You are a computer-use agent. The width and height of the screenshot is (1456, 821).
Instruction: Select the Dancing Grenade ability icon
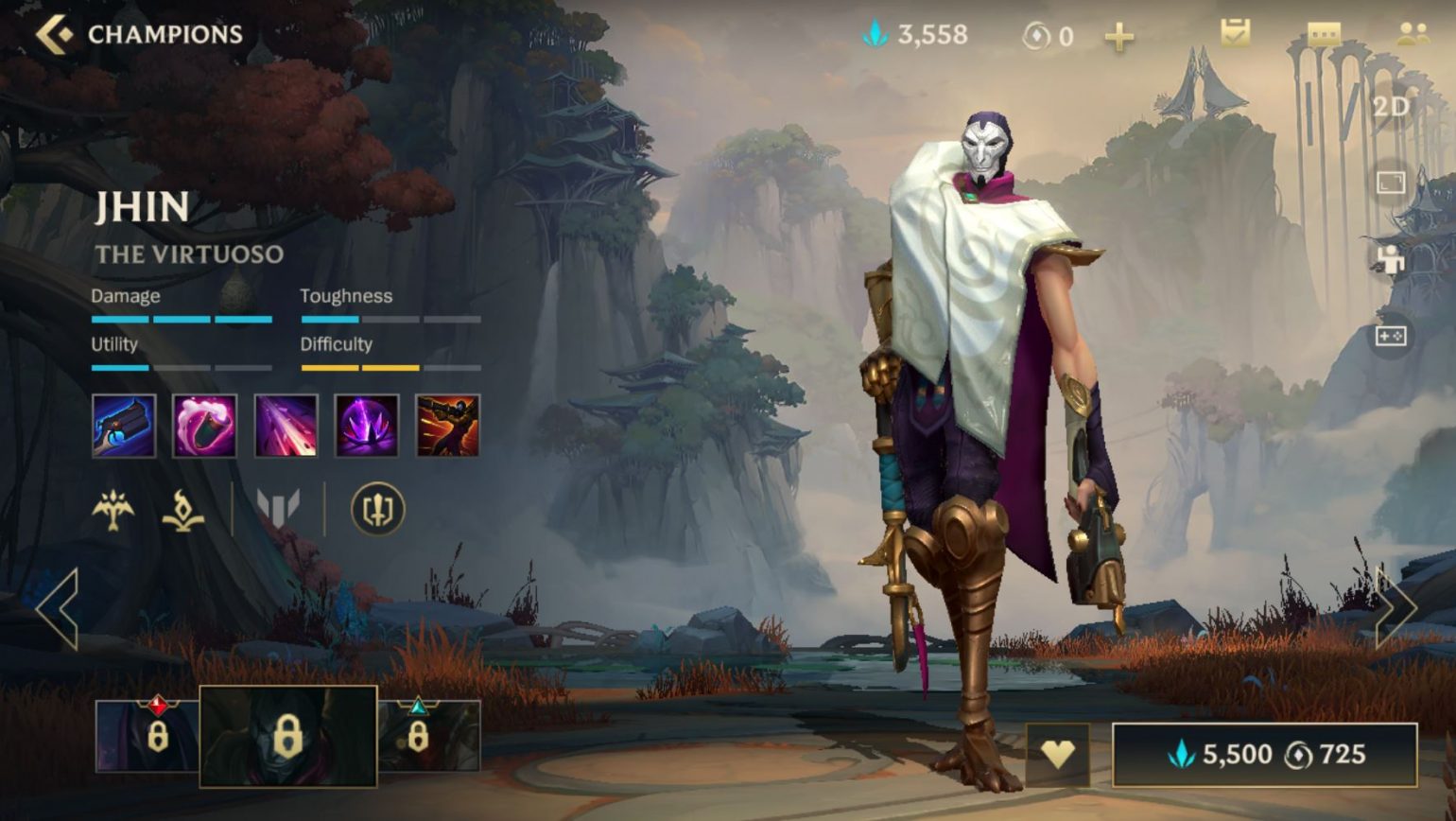(204, 426)
